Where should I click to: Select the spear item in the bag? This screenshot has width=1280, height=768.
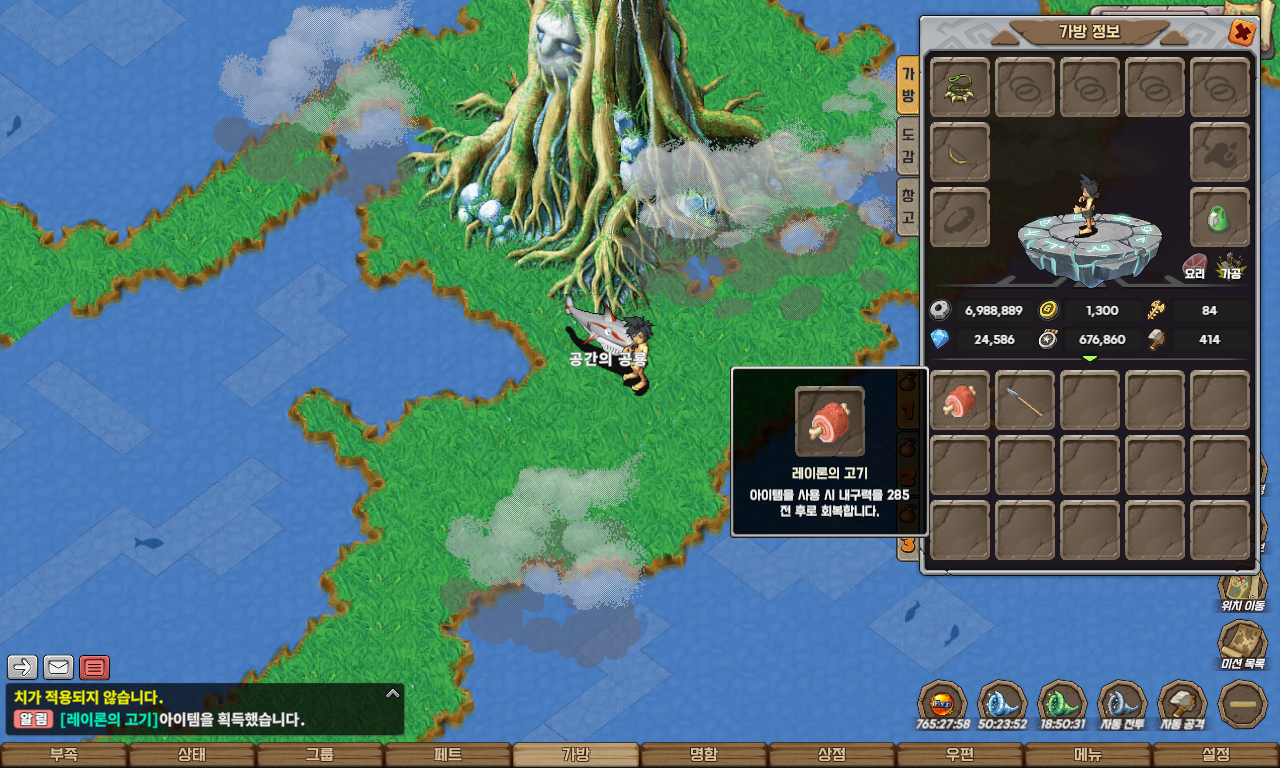1025,401
